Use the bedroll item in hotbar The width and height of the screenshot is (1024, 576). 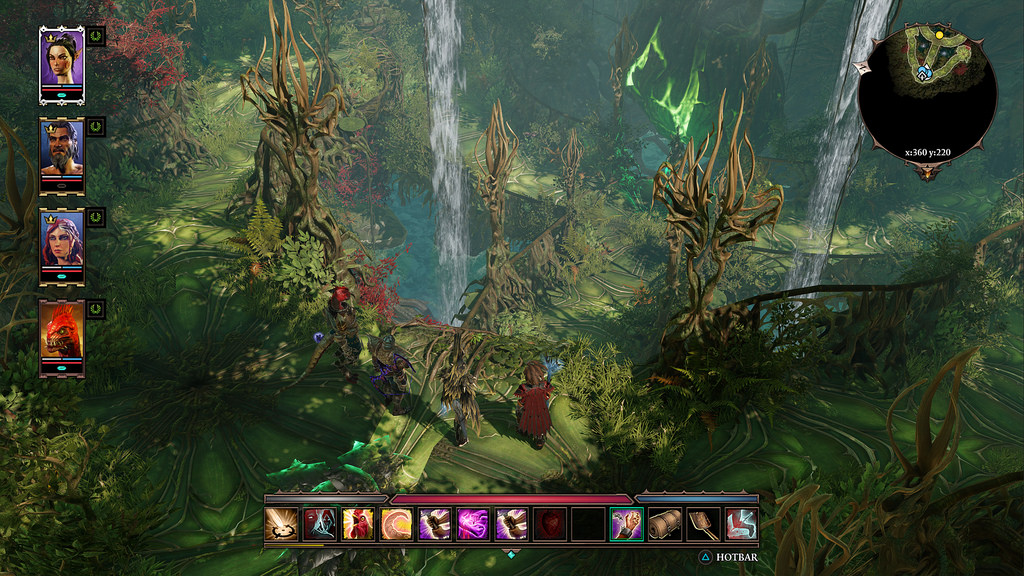[x=664, y=524]
